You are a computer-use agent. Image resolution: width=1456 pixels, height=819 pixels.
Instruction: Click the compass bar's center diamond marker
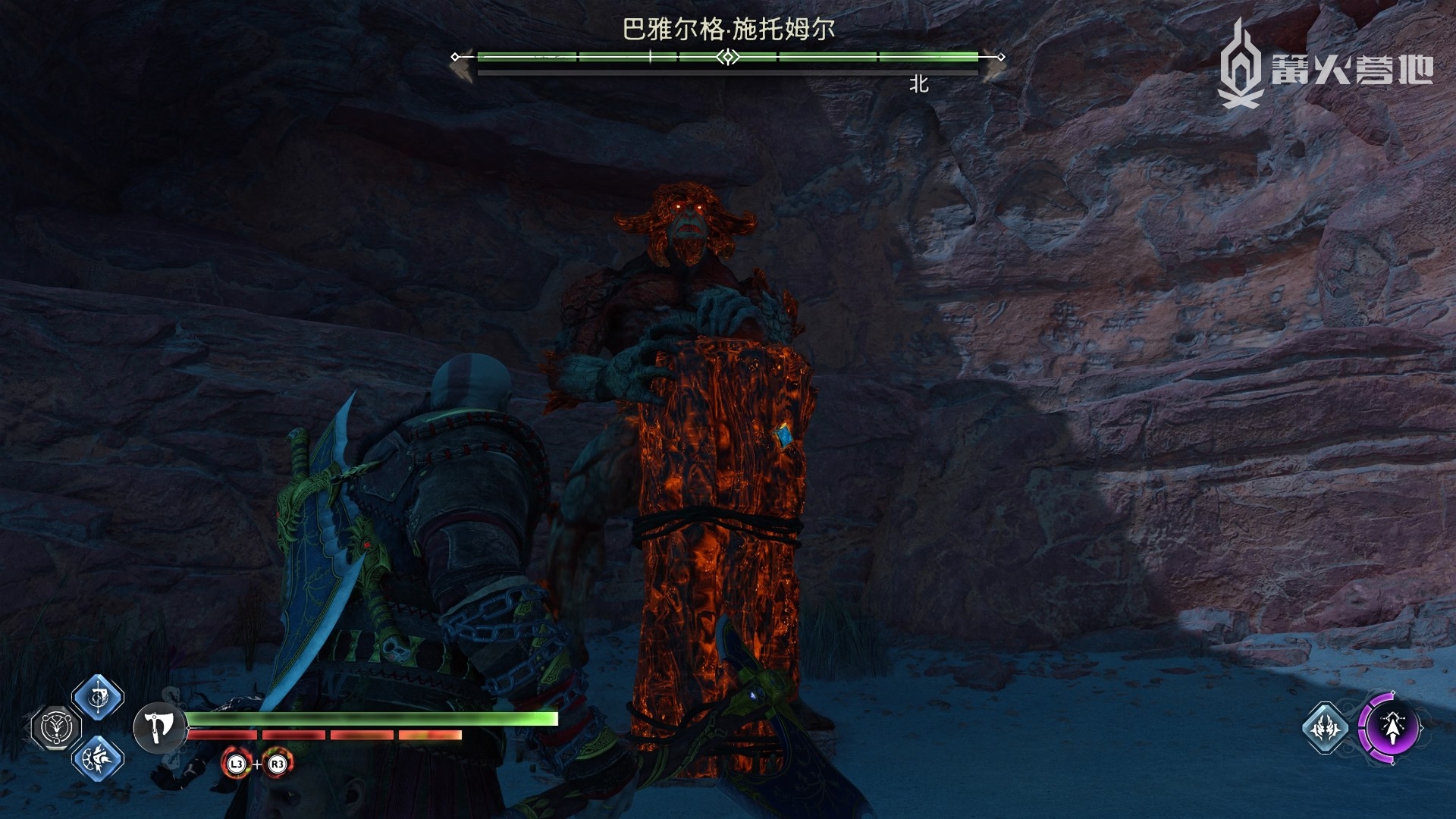[x=728, y=57]
